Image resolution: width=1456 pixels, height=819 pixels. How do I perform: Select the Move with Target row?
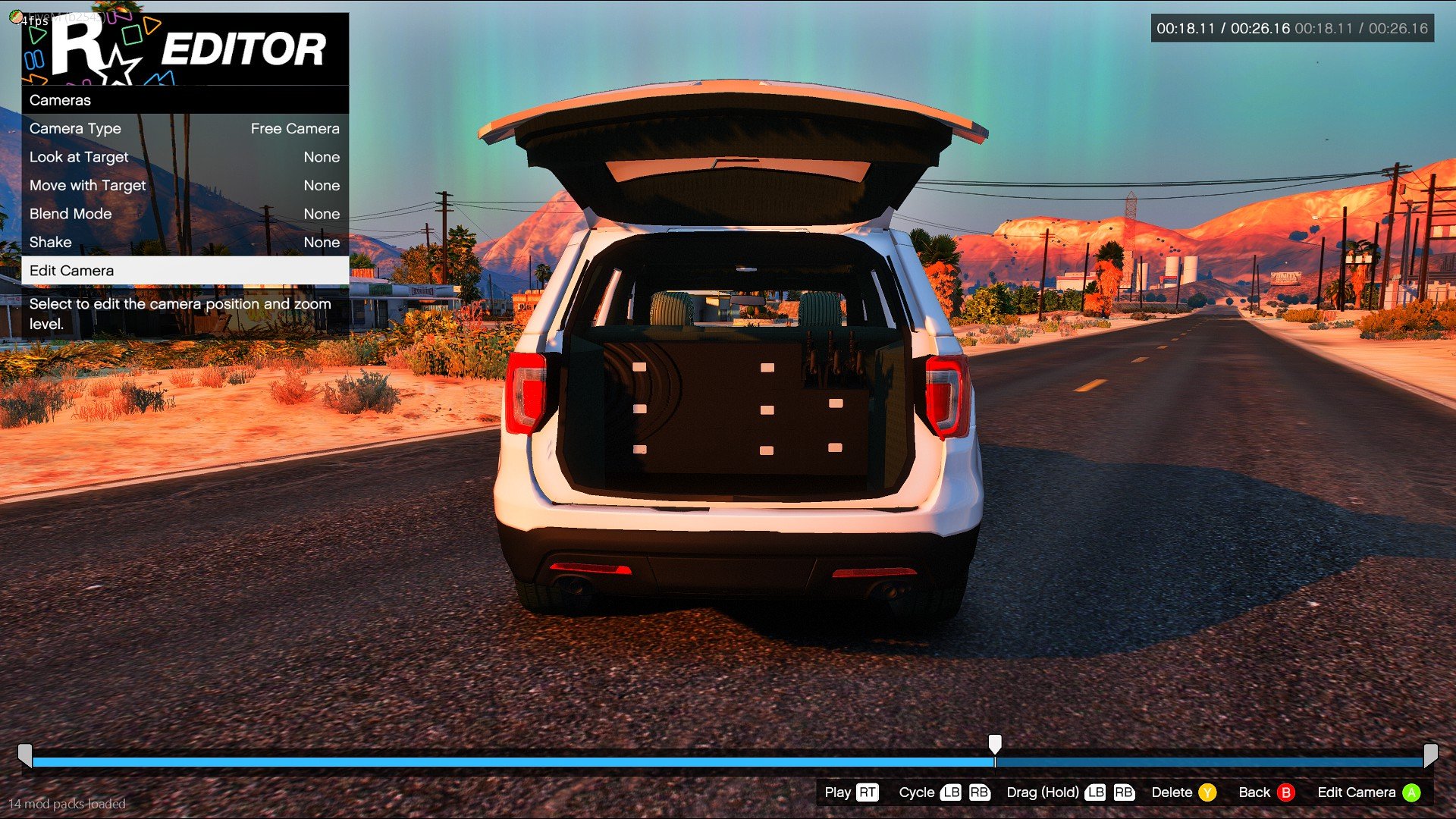pyautogui.click(x=184, y=186)
